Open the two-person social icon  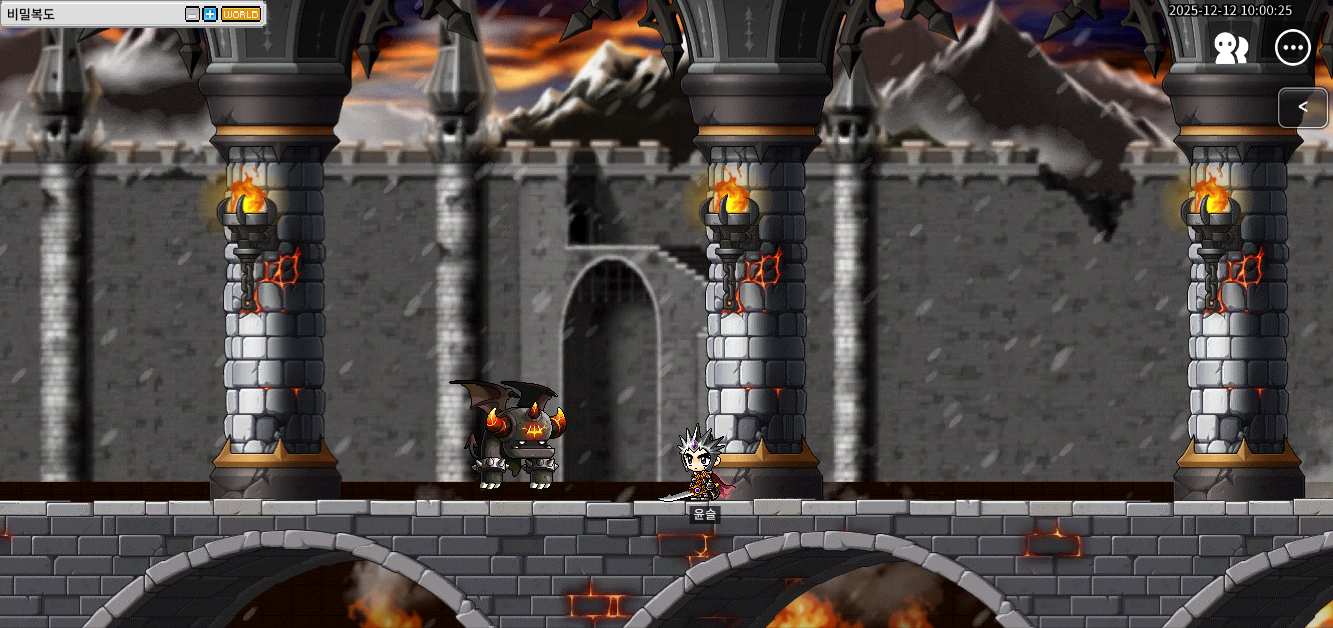tap(1230, 48)
